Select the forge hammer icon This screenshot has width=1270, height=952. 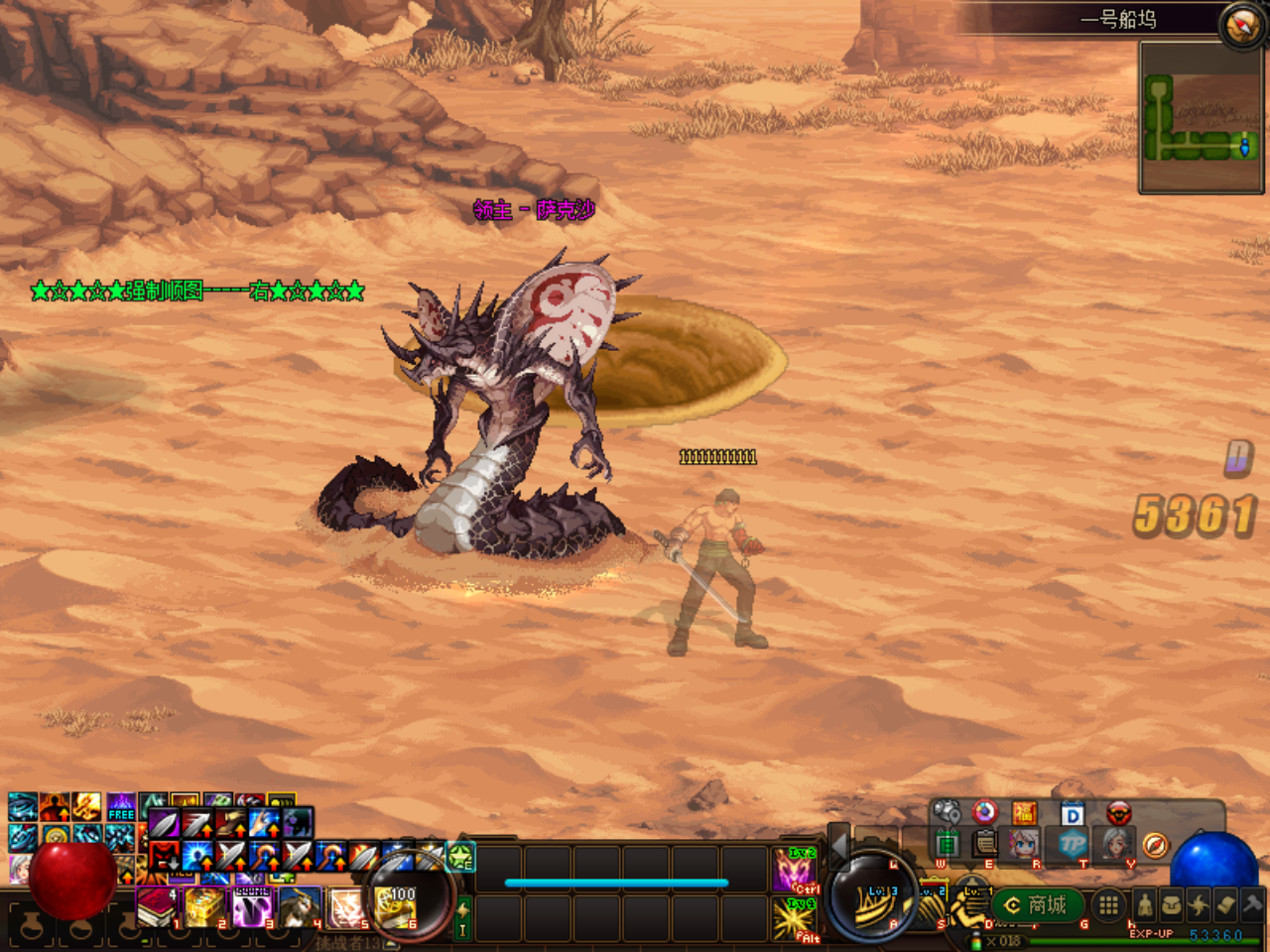point(1252,904)
